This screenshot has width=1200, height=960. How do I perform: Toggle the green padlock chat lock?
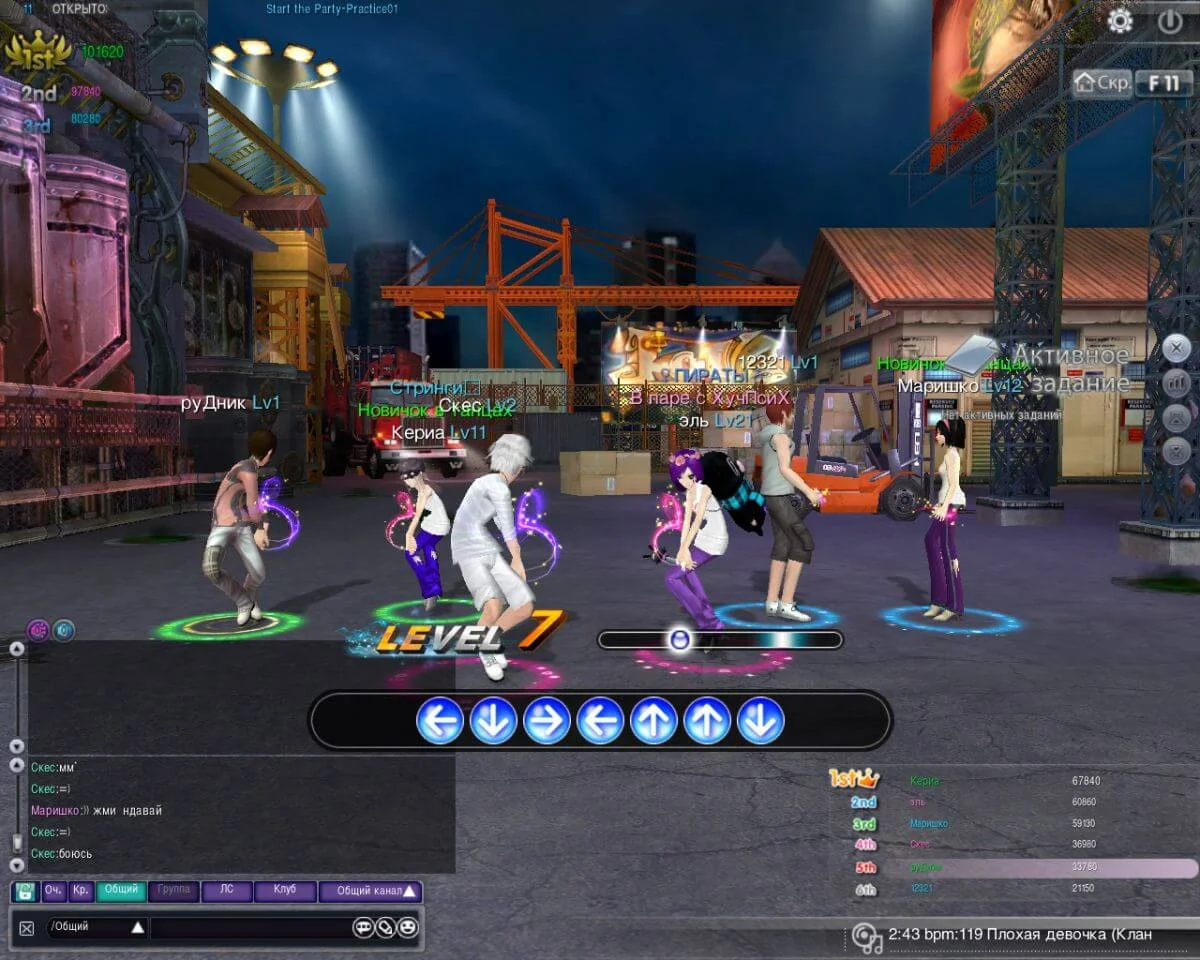click(26, 891)
